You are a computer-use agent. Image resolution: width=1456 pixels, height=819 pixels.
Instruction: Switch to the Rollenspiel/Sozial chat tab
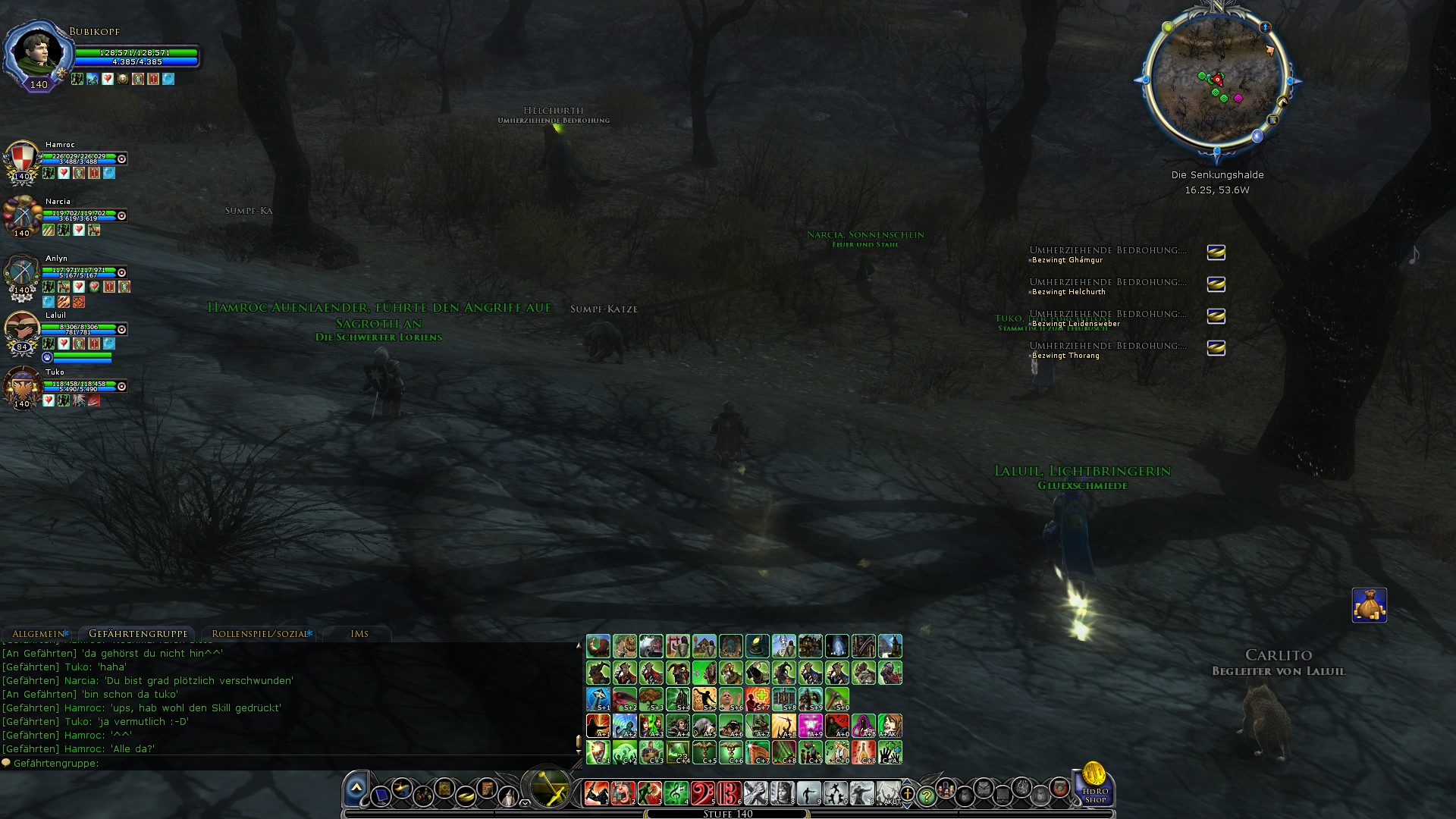click(x=259, y=634)
